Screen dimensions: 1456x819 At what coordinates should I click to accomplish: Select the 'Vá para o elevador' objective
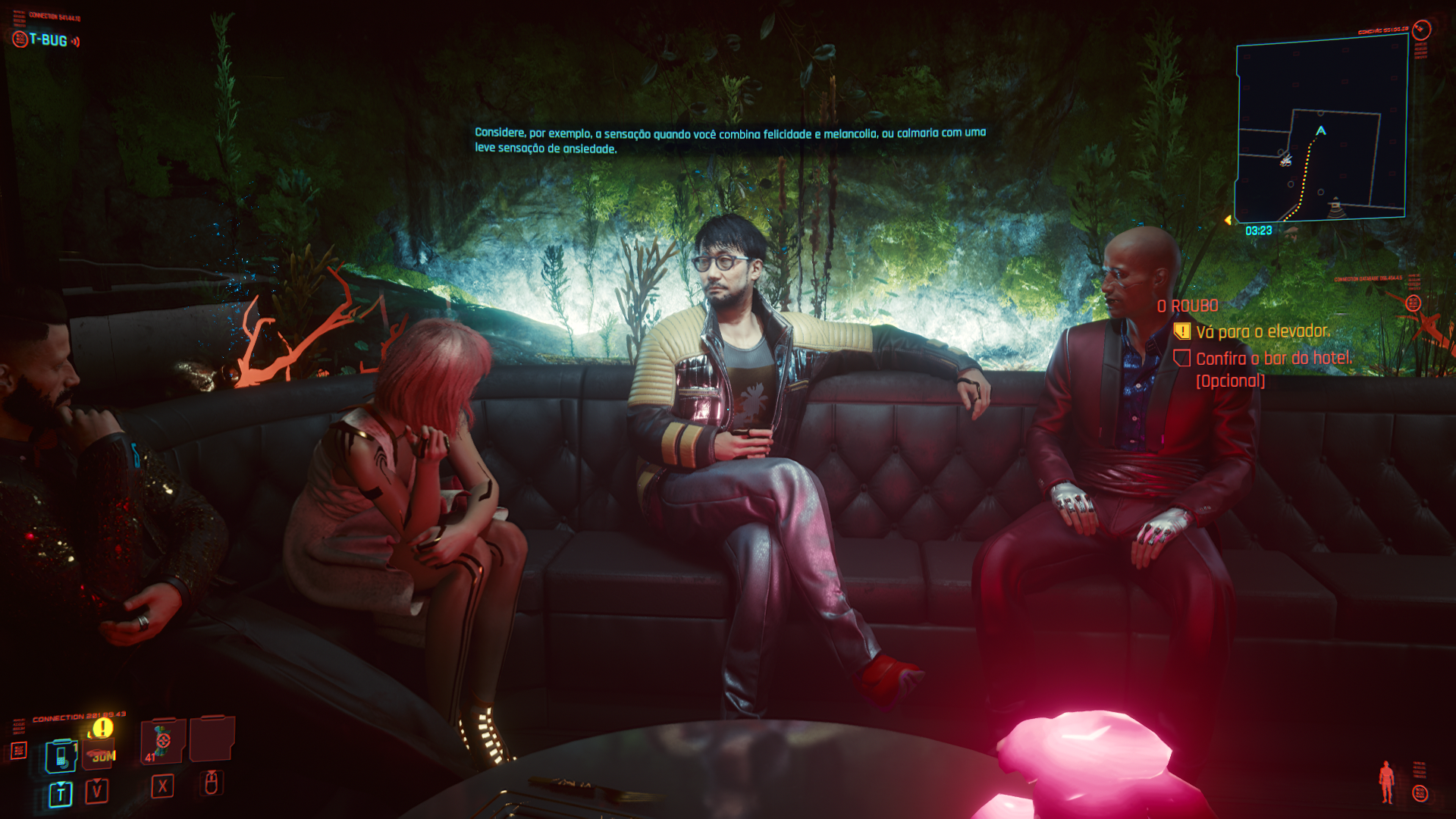click(1263, 331)
